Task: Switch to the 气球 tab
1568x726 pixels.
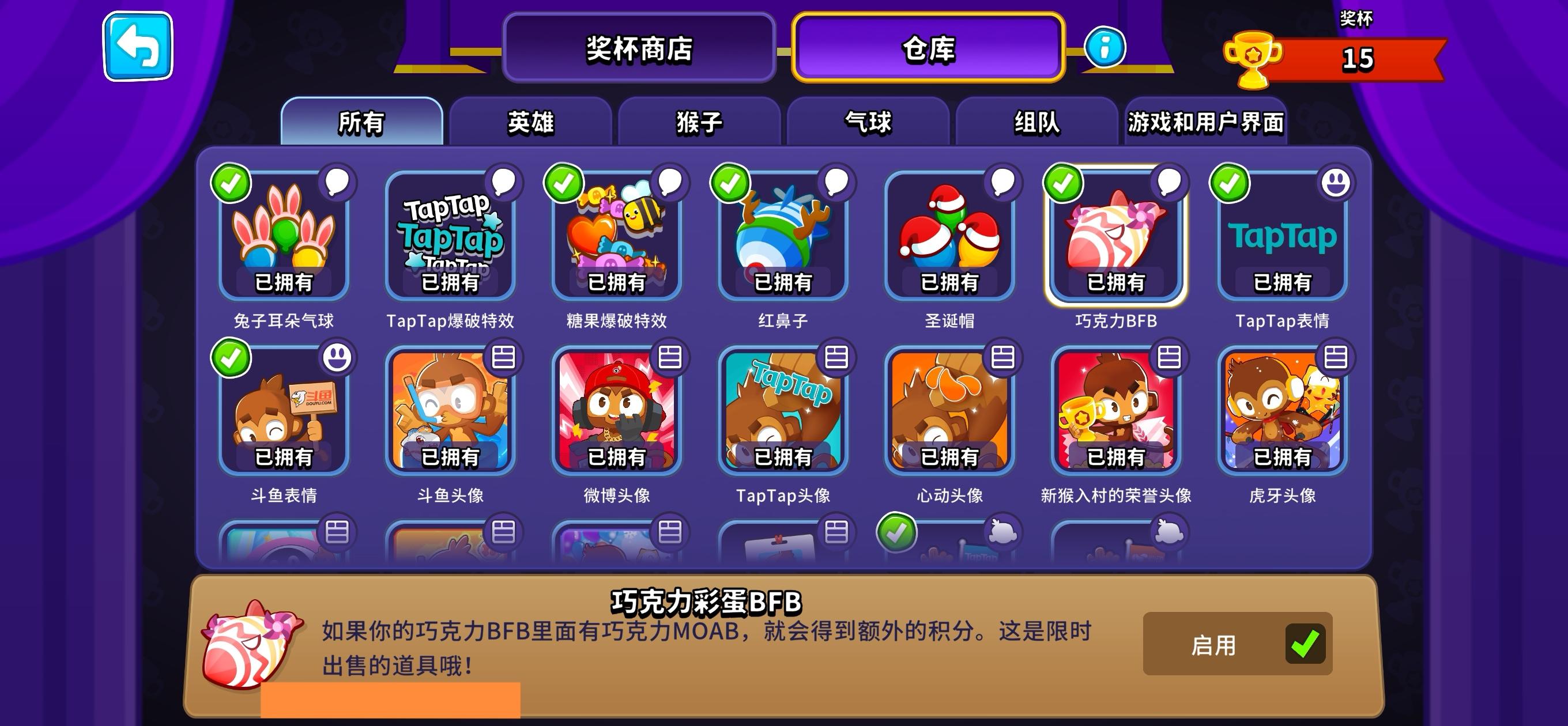Action: click(x=867, y=122)
